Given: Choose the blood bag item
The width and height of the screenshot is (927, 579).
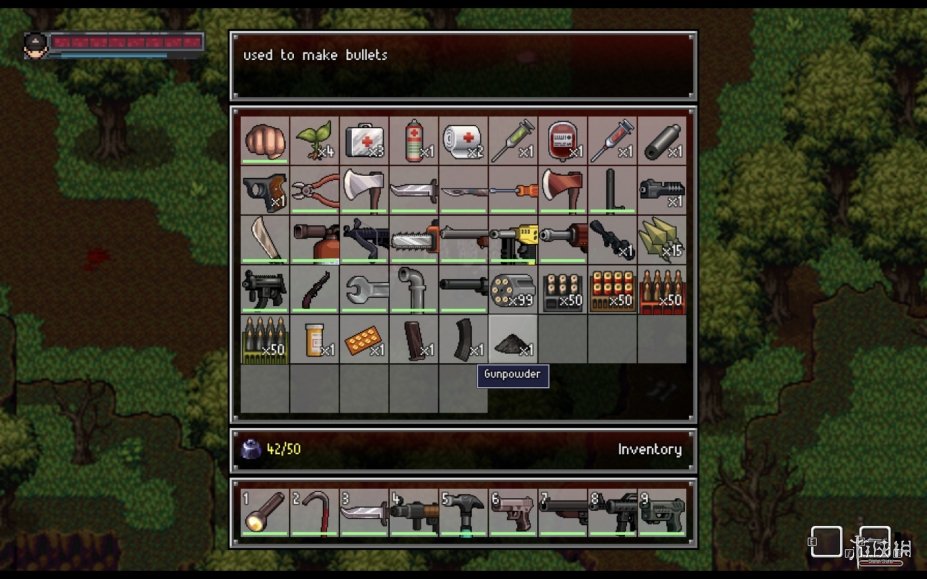Looking at the screenshot, I should pyautogui.click(x=562, y=141).
